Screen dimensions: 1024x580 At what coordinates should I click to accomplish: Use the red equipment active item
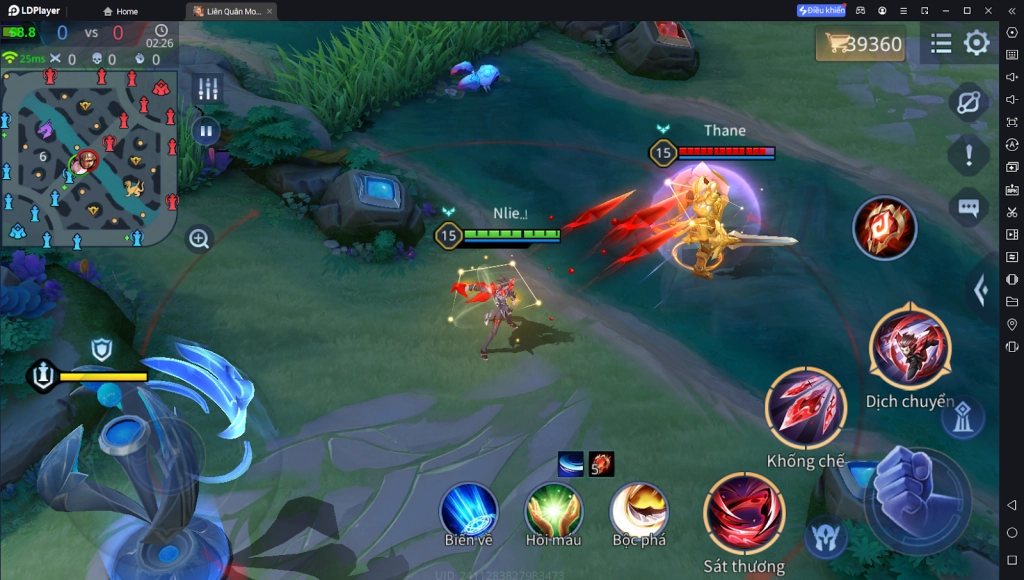(884, 228)
